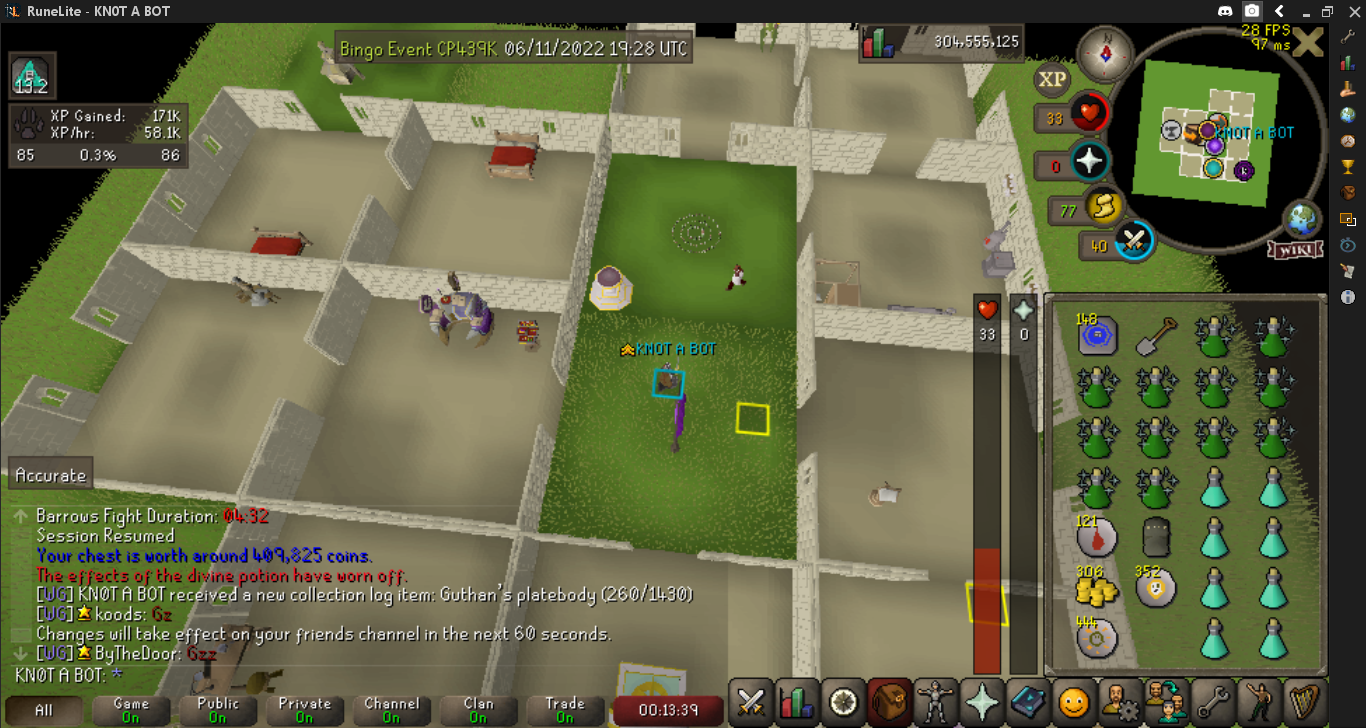
Task: Click the Wiki lookup banner
Action: tap(1295, 249)
